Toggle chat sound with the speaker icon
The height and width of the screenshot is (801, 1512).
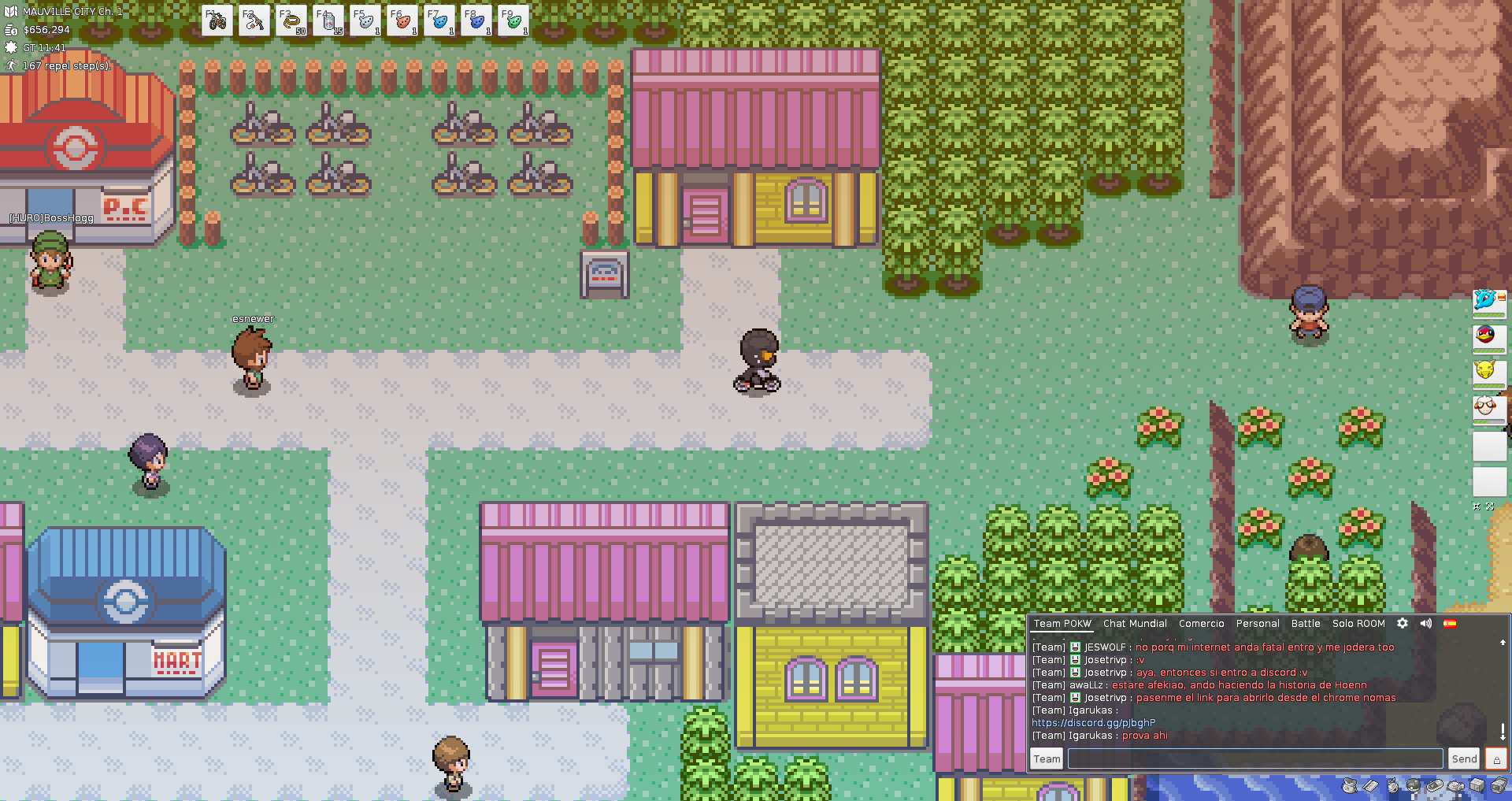tap(1425, 623)
